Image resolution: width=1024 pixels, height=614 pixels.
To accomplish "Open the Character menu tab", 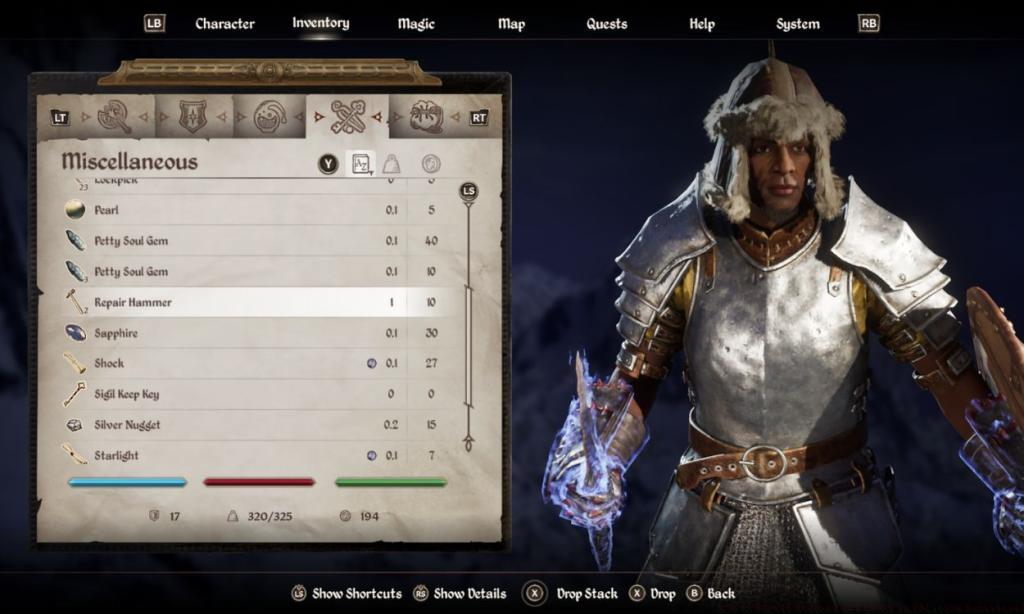I will 224,23.
